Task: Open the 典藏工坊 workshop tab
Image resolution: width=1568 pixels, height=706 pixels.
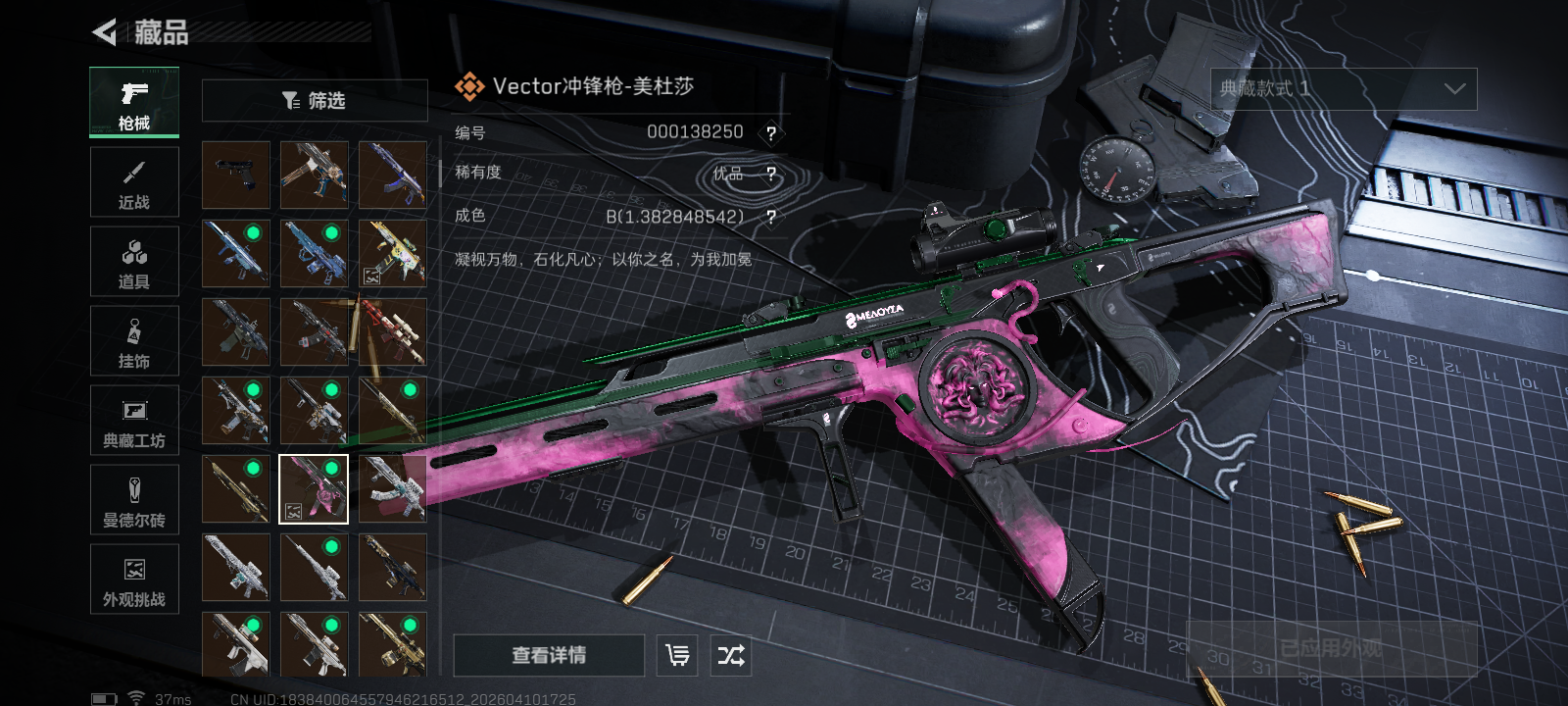Action: pos(134,421)
